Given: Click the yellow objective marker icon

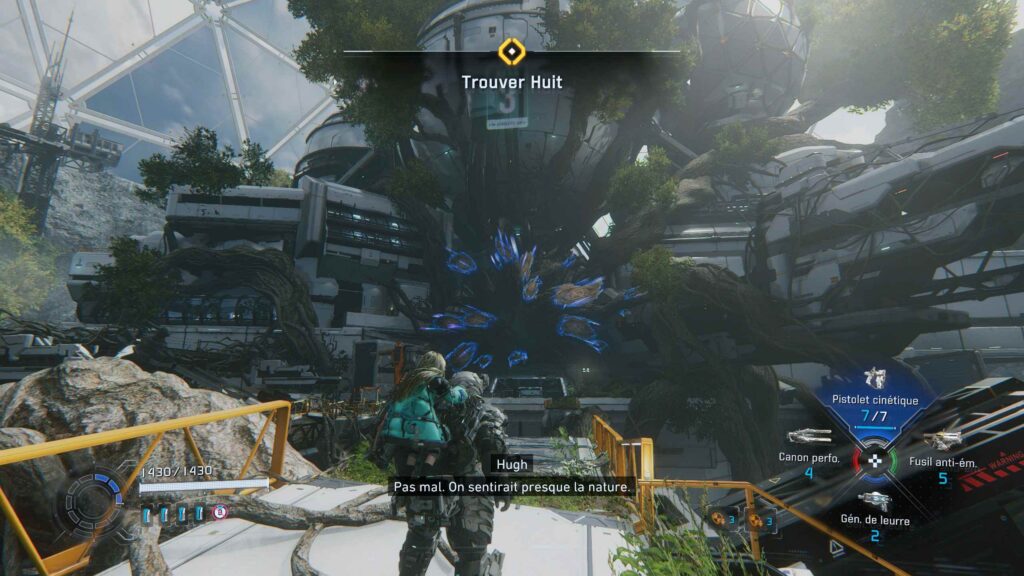Looking at the screenshot, I should pyautogui.click(x=511, y=50).
